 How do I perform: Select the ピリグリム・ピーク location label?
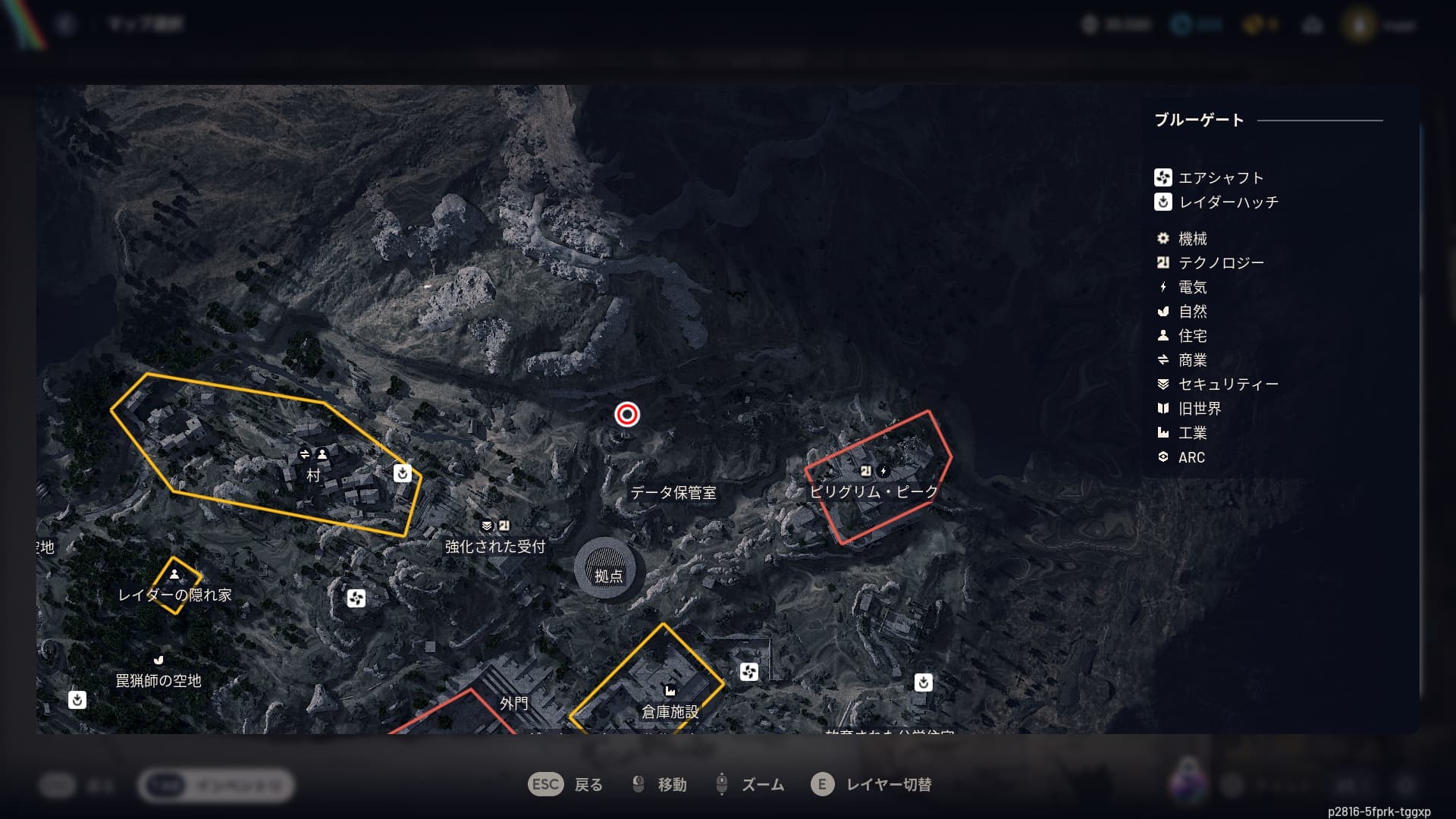pos(874,491)
